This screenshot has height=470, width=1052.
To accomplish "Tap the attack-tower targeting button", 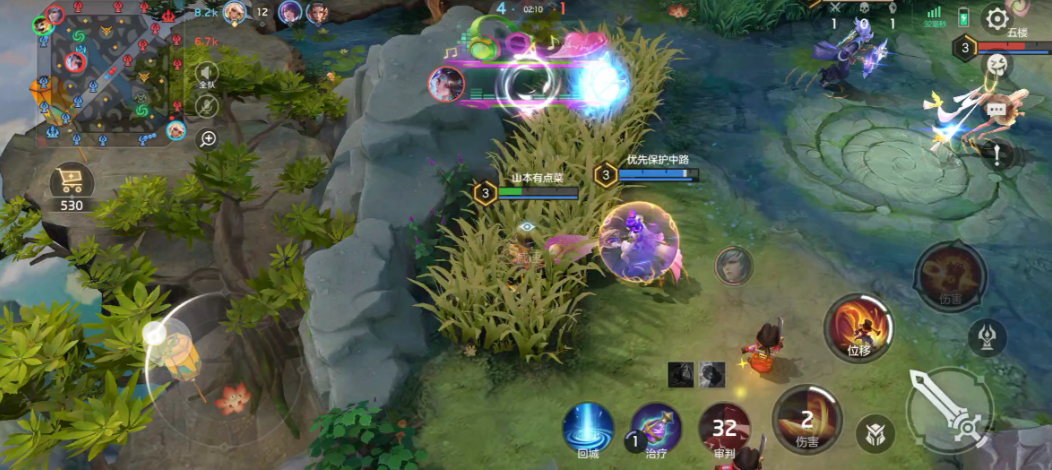I will click(988, 338).
